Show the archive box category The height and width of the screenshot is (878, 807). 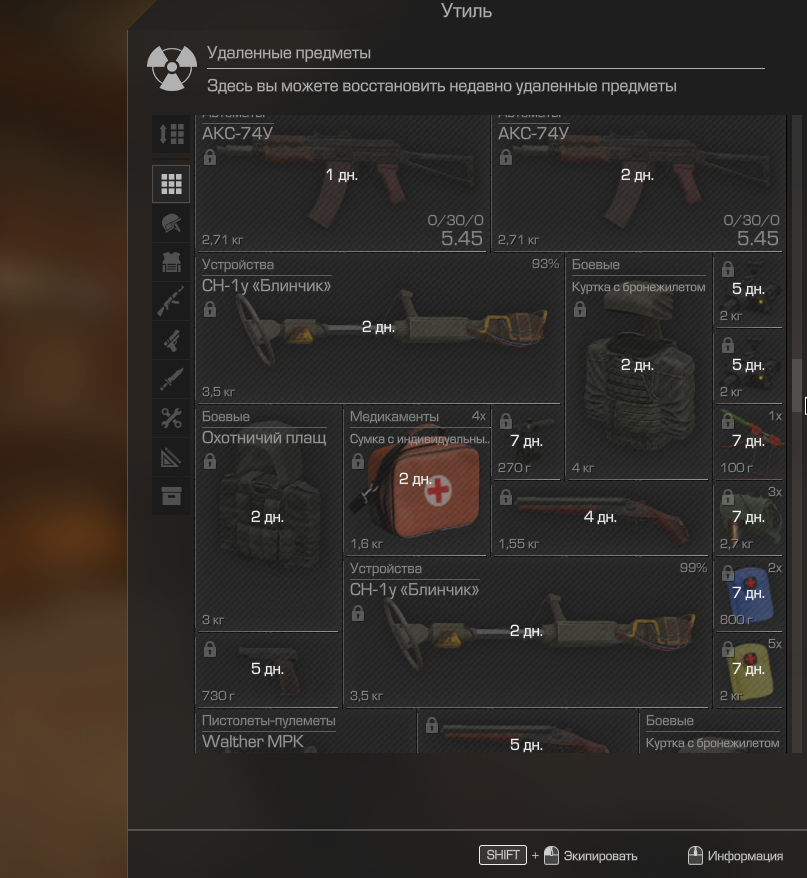pos(171,496)
